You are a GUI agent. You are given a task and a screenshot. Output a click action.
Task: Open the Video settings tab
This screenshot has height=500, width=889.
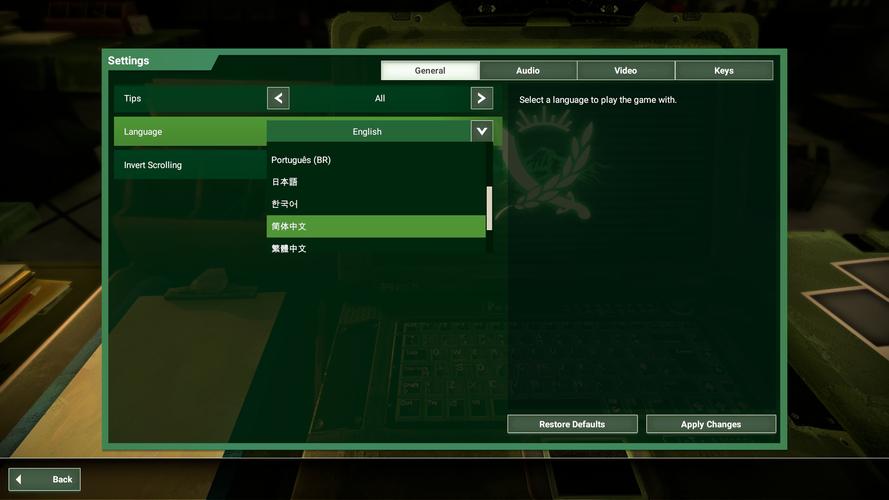625,71
